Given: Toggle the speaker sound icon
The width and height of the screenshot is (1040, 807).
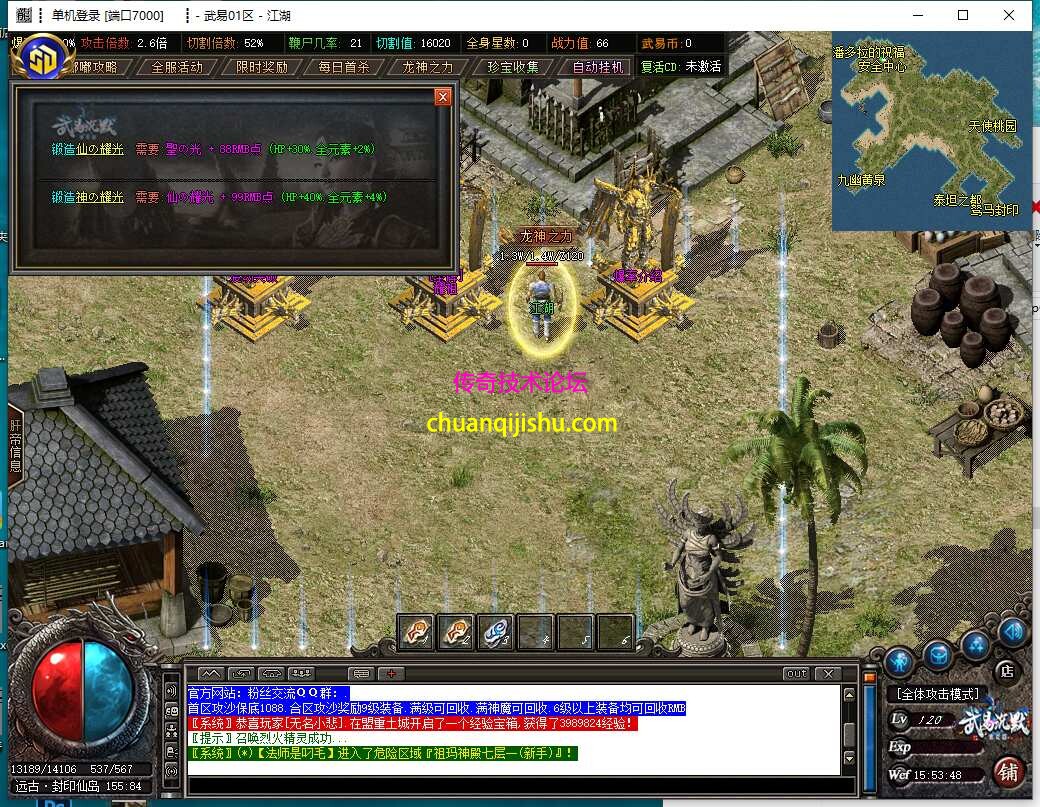Looking at the screenshot, I should 1012,632.
